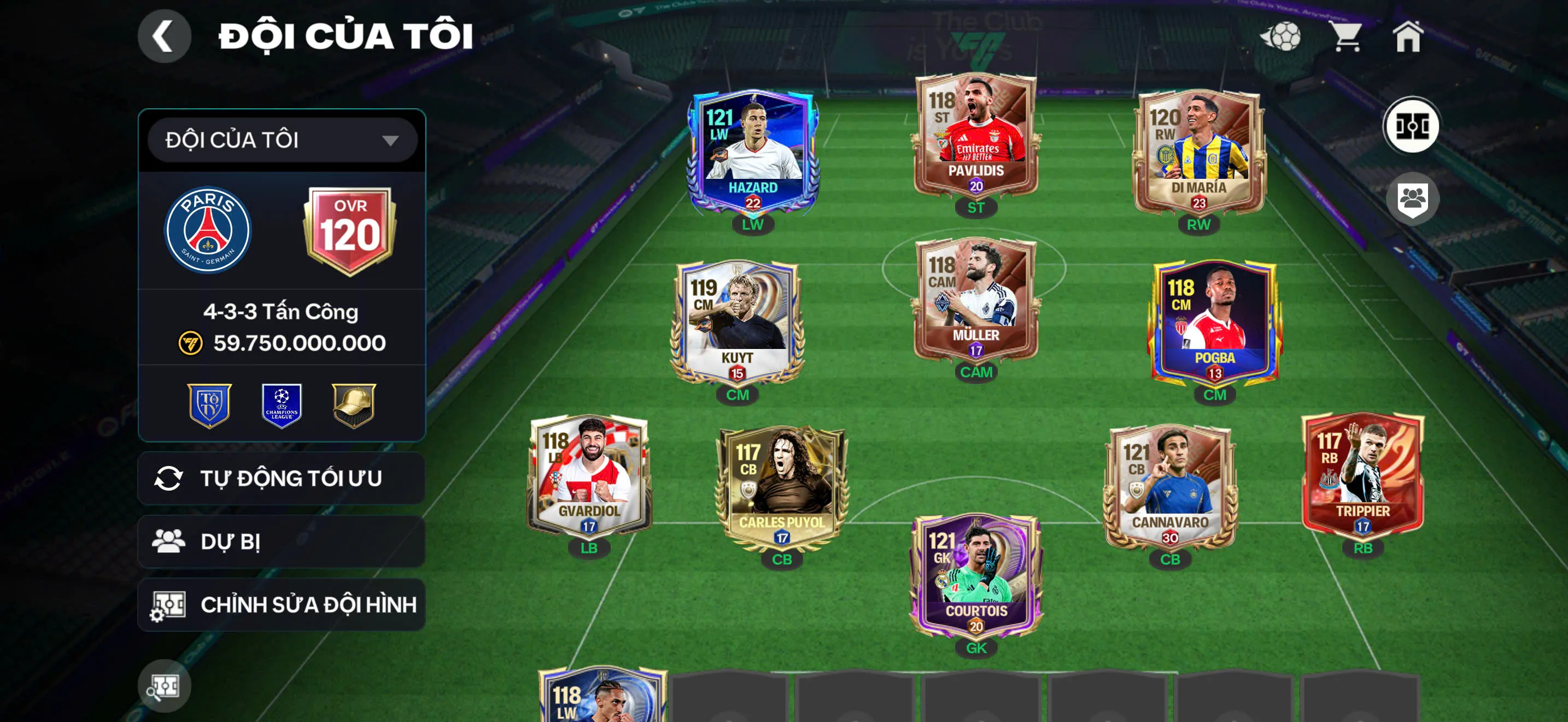Go back using the arrow button
This screenshot has width=1568, height=722.
click(x=163, y=36)
